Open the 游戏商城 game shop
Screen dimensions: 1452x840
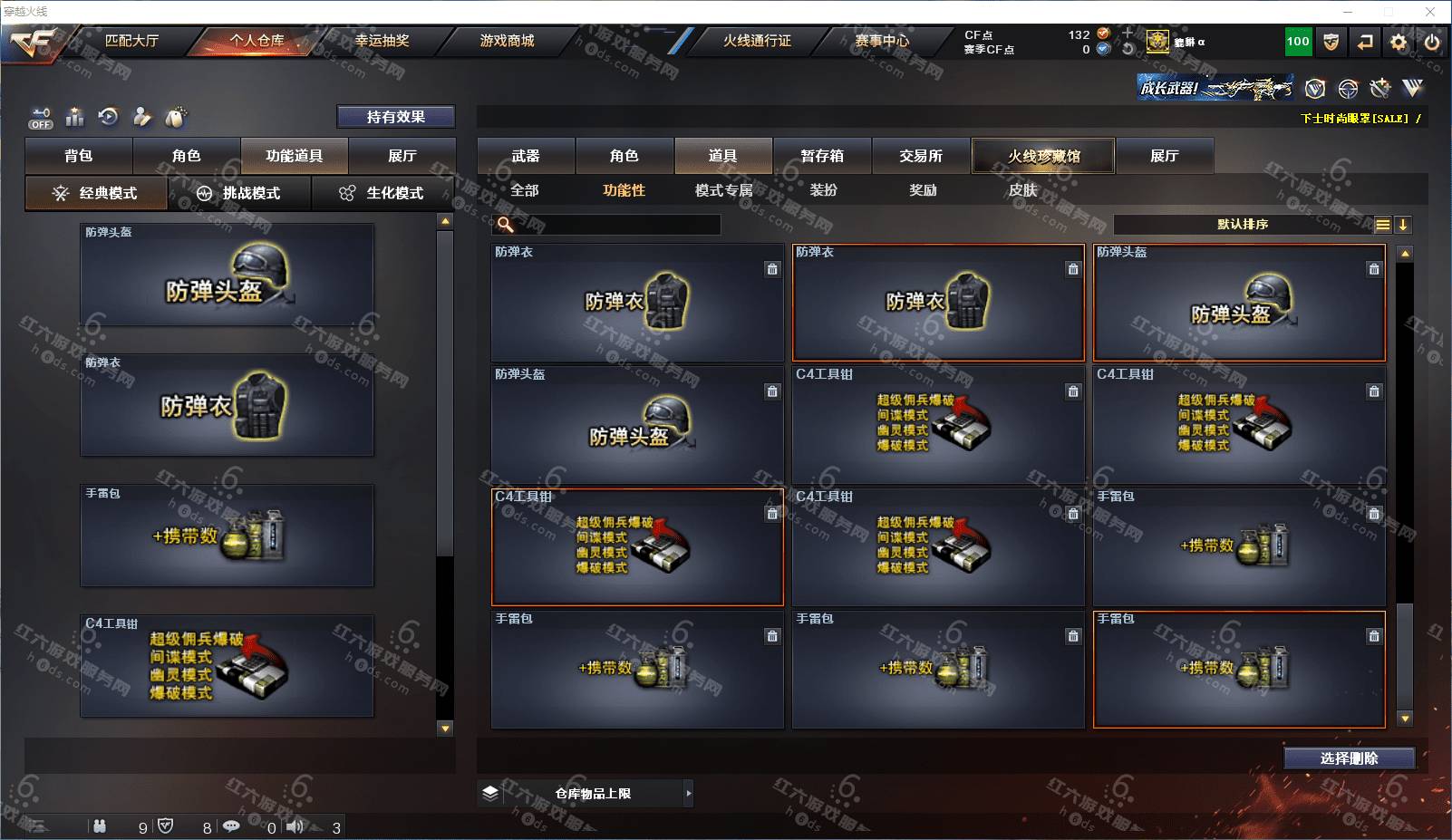click(x=507, y=41)
